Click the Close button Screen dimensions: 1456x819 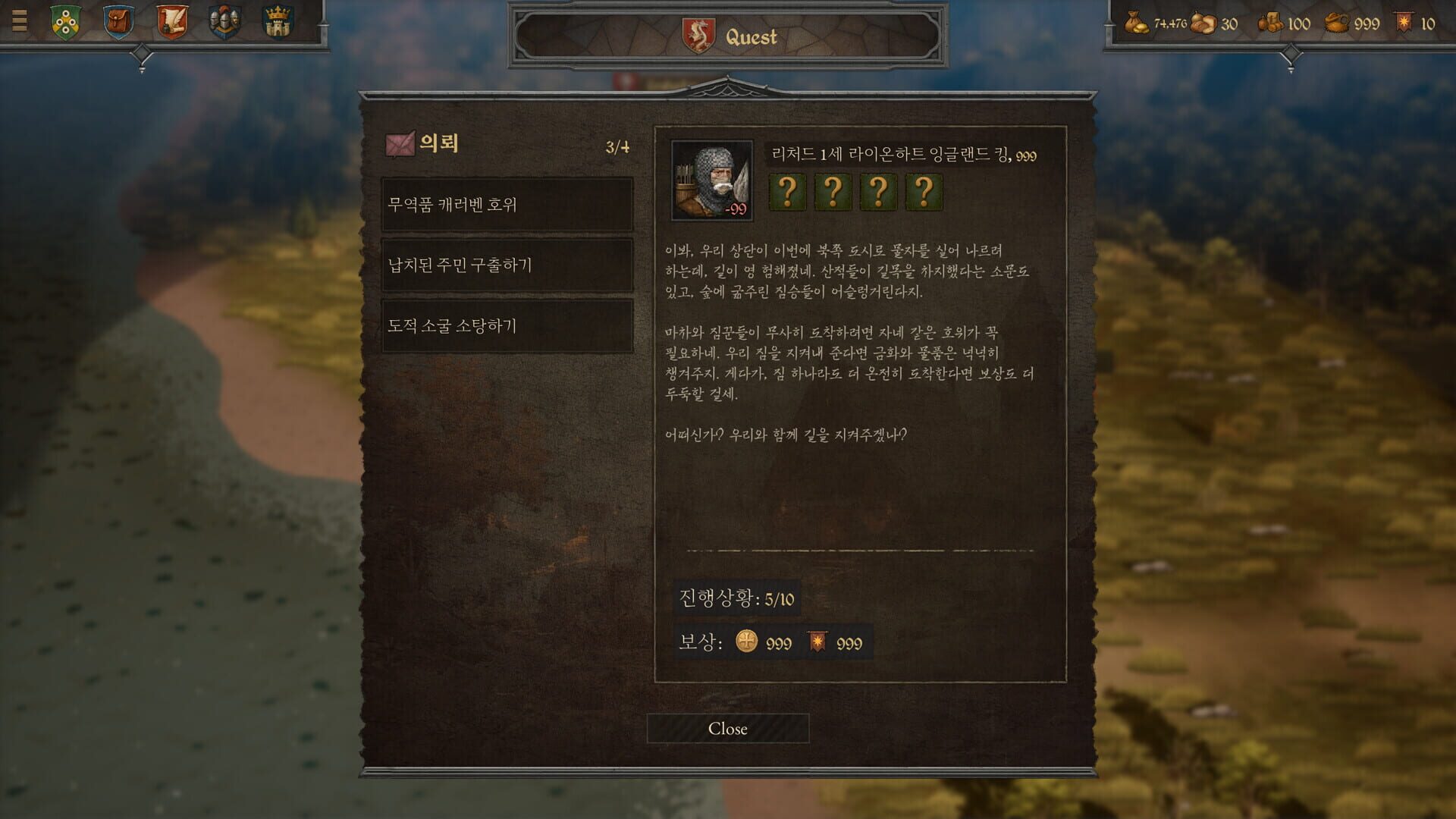point(727,729)
